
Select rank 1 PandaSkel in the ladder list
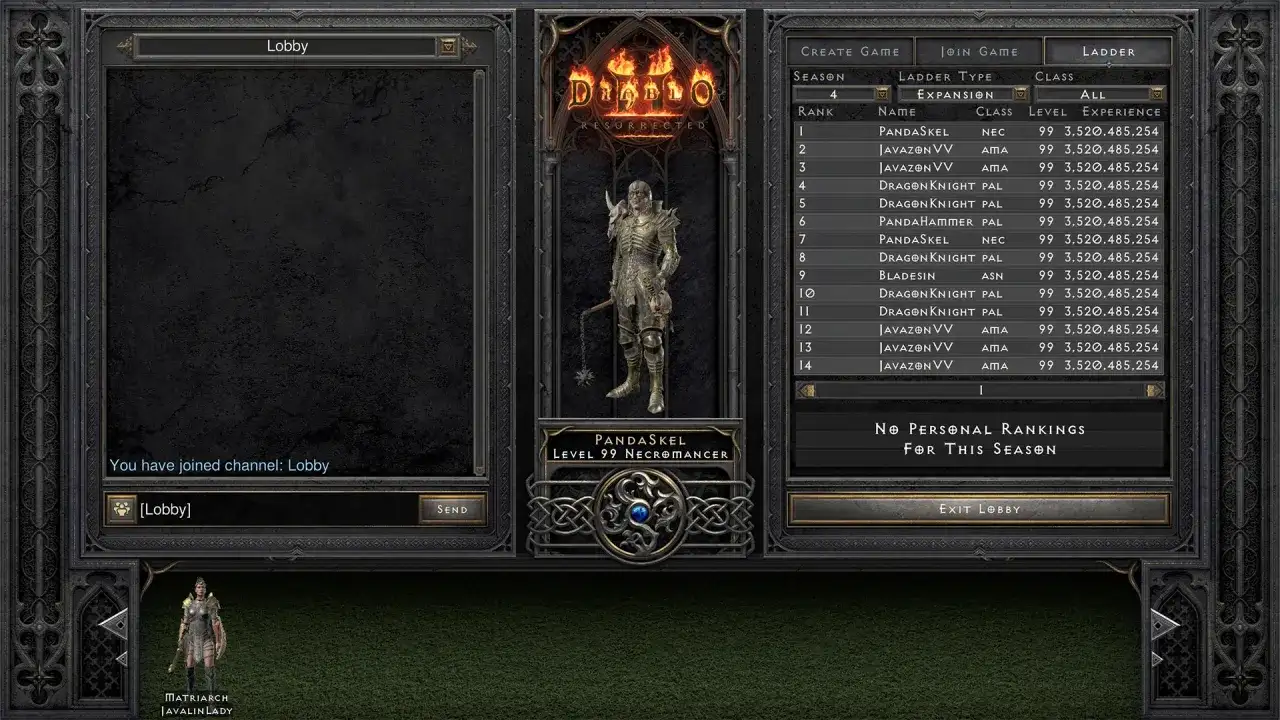[978, 130]
